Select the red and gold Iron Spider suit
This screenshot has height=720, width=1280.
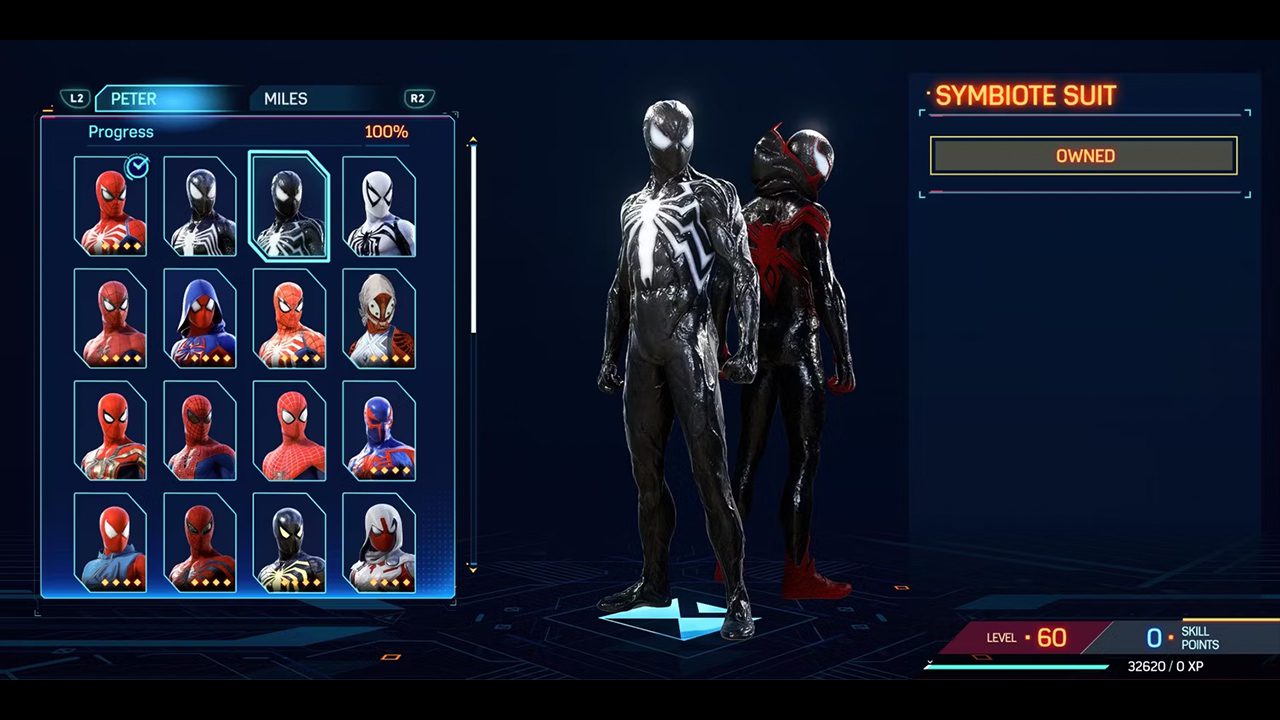pos(110,430)
